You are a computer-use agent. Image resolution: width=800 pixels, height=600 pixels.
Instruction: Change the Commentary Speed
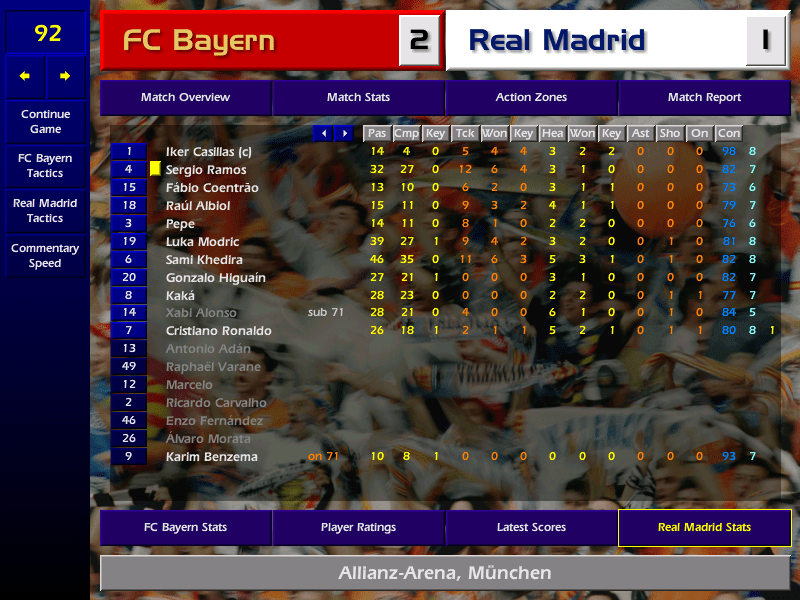(x=45, y=256)
